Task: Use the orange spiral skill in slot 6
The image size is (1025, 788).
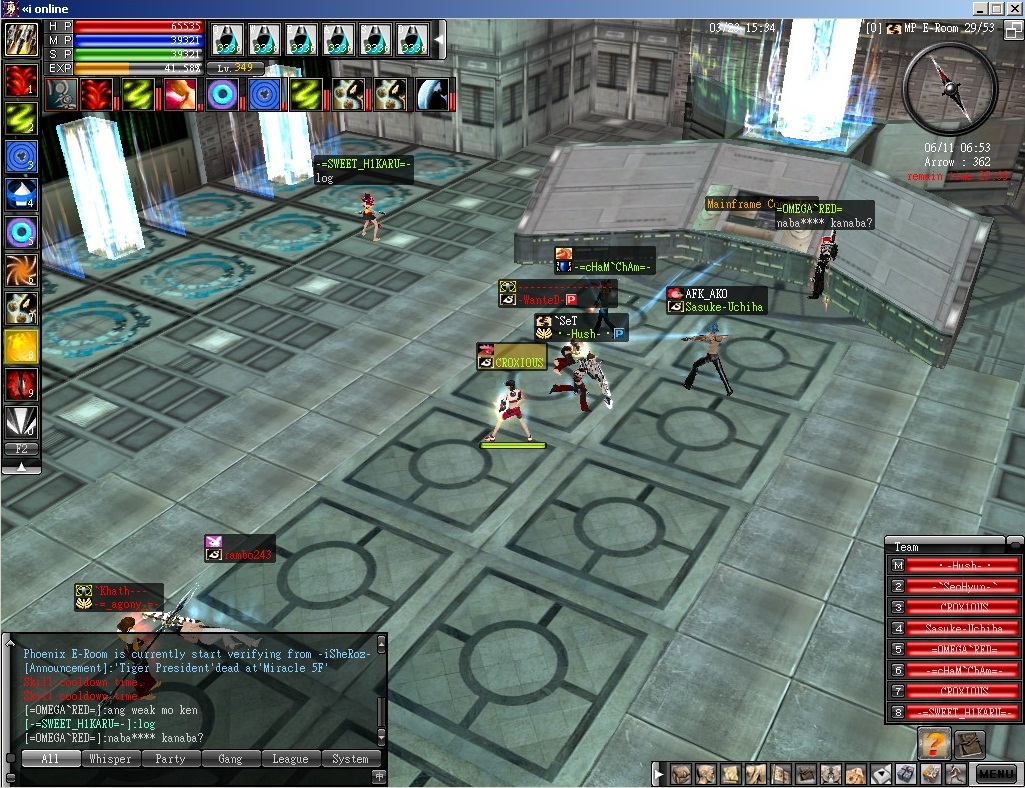Action: pos(21,271)
